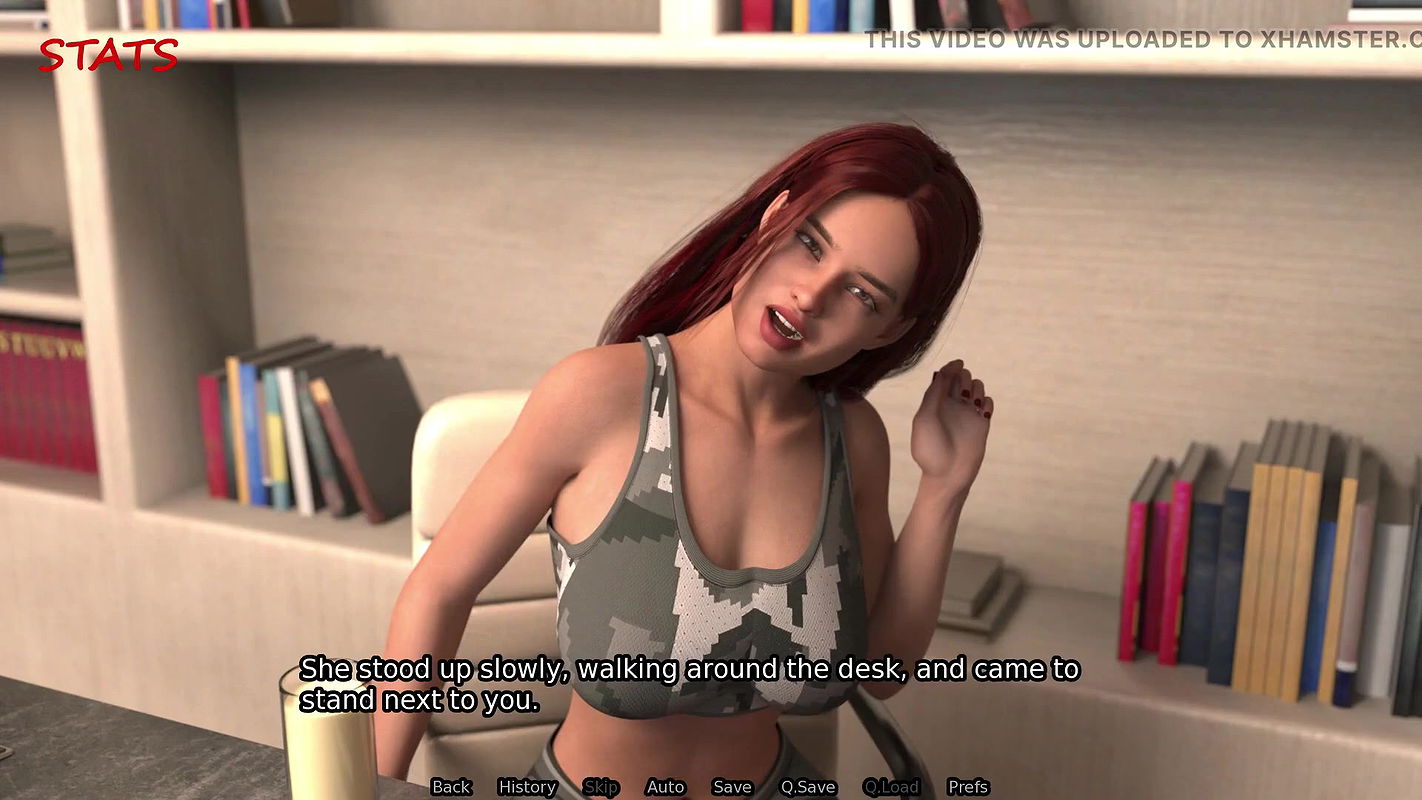1422x800 pixels.
Task: Click Back to rewind the dialogue
Action: click(451, 787)
